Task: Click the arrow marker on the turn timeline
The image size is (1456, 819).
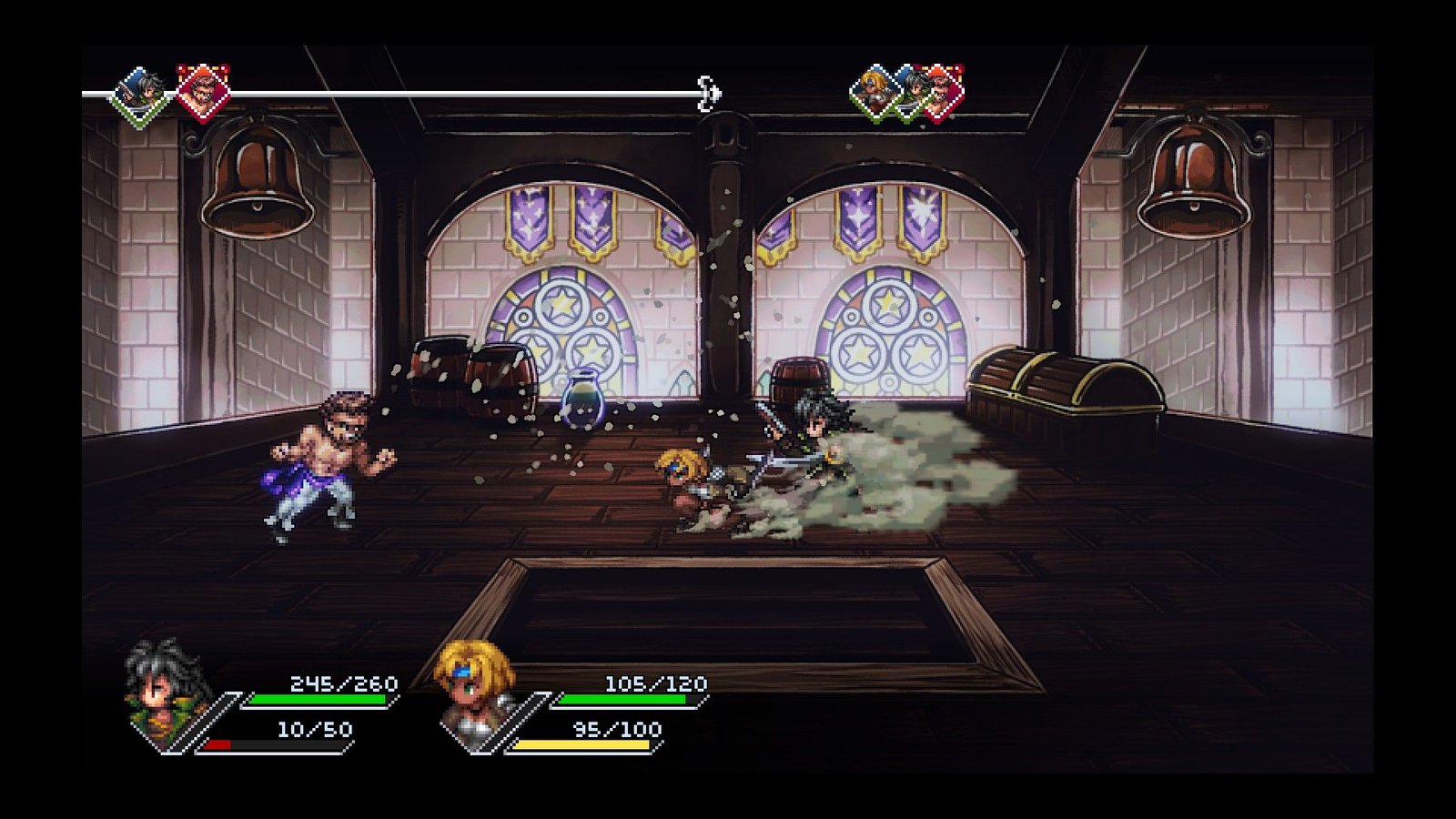Action: point(709,94)
